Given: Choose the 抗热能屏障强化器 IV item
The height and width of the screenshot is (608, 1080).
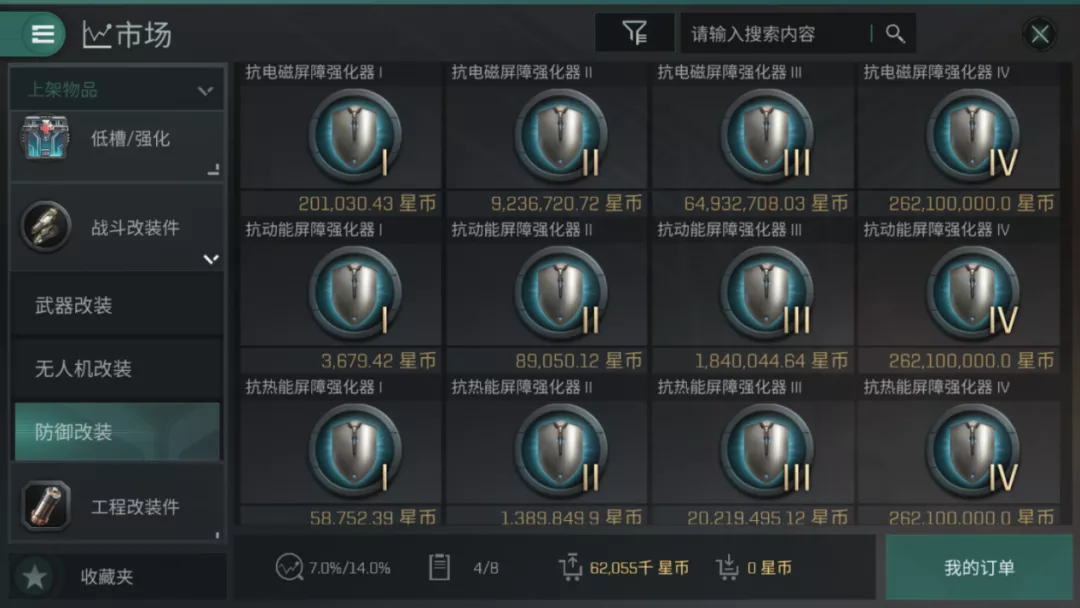Looking at the screenshot, I should tap(958, 451).
